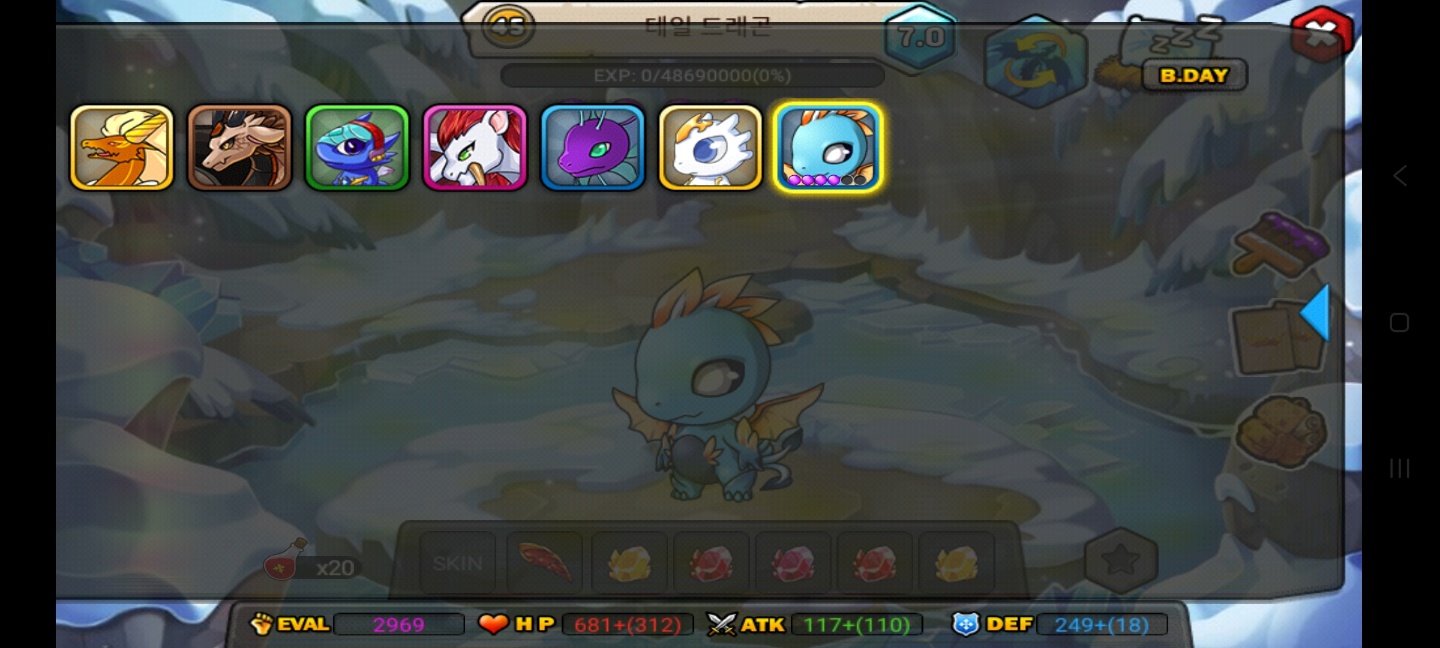Tap the dragon swap arrows hexagon icon
The width and height of the screenshot is (1440, 648).
1036,60
